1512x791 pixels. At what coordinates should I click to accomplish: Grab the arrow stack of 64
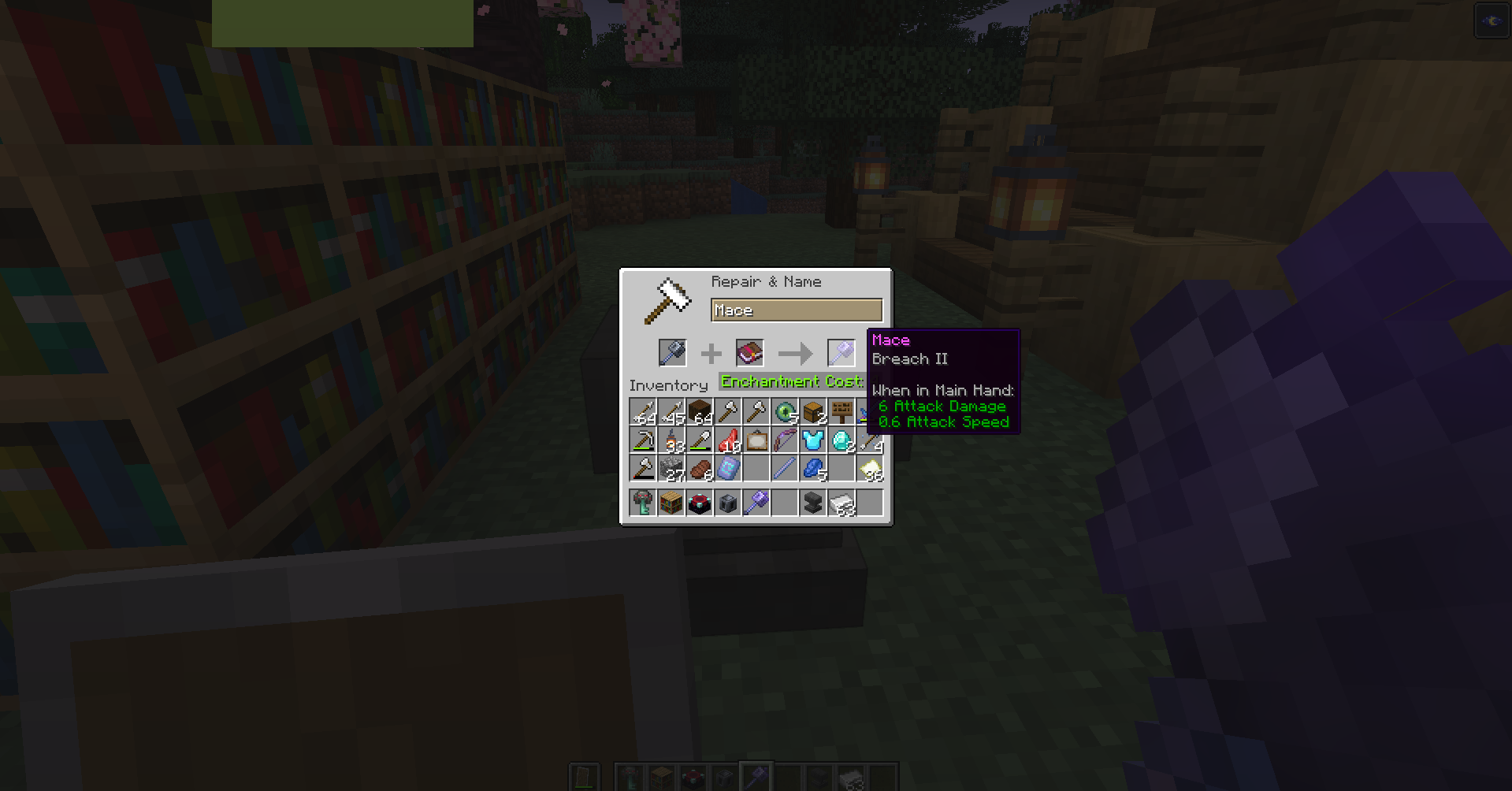point(644,410)
